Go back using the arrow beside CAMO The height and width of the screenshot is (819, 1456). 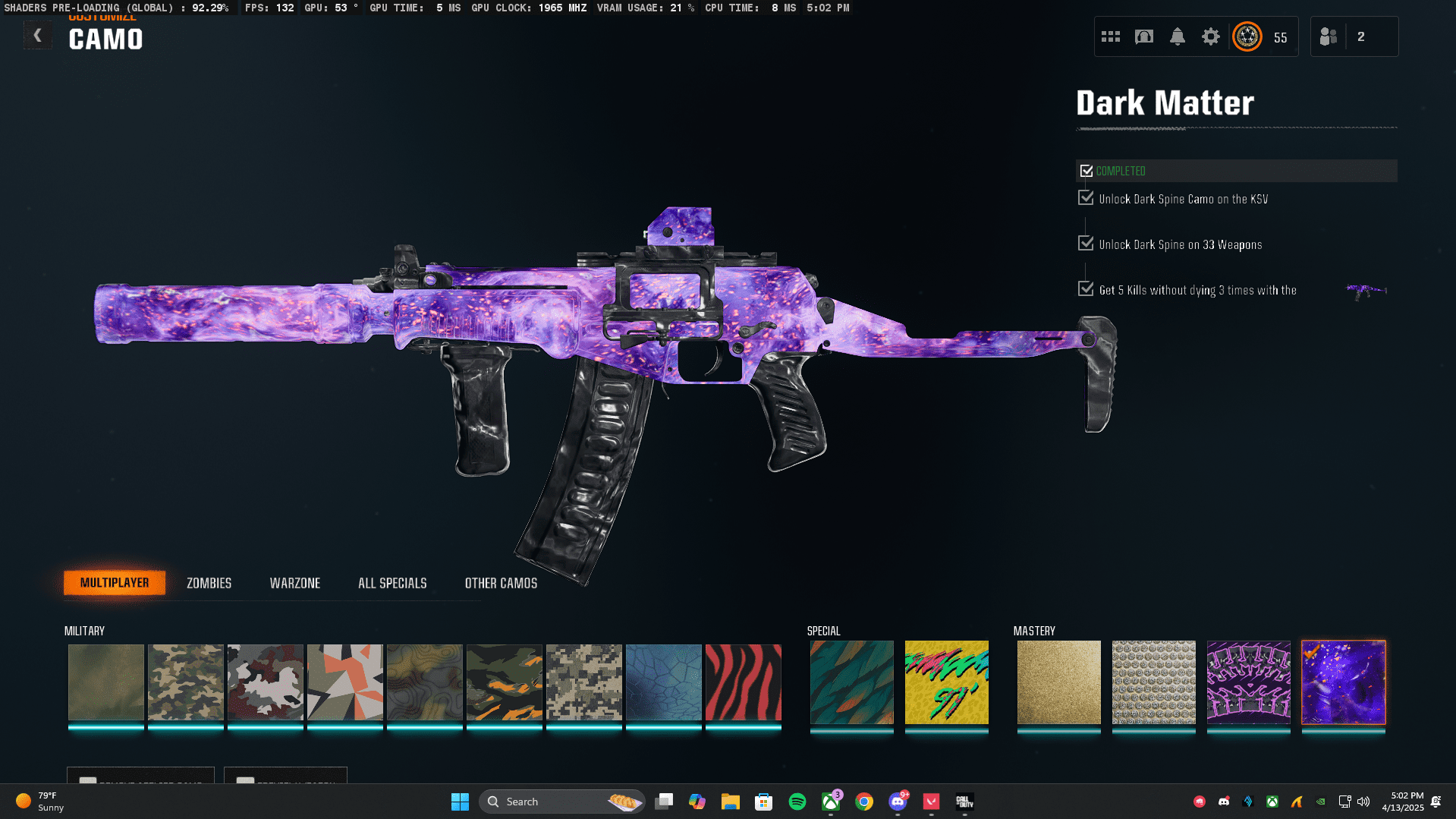click(x=37, y=36)
